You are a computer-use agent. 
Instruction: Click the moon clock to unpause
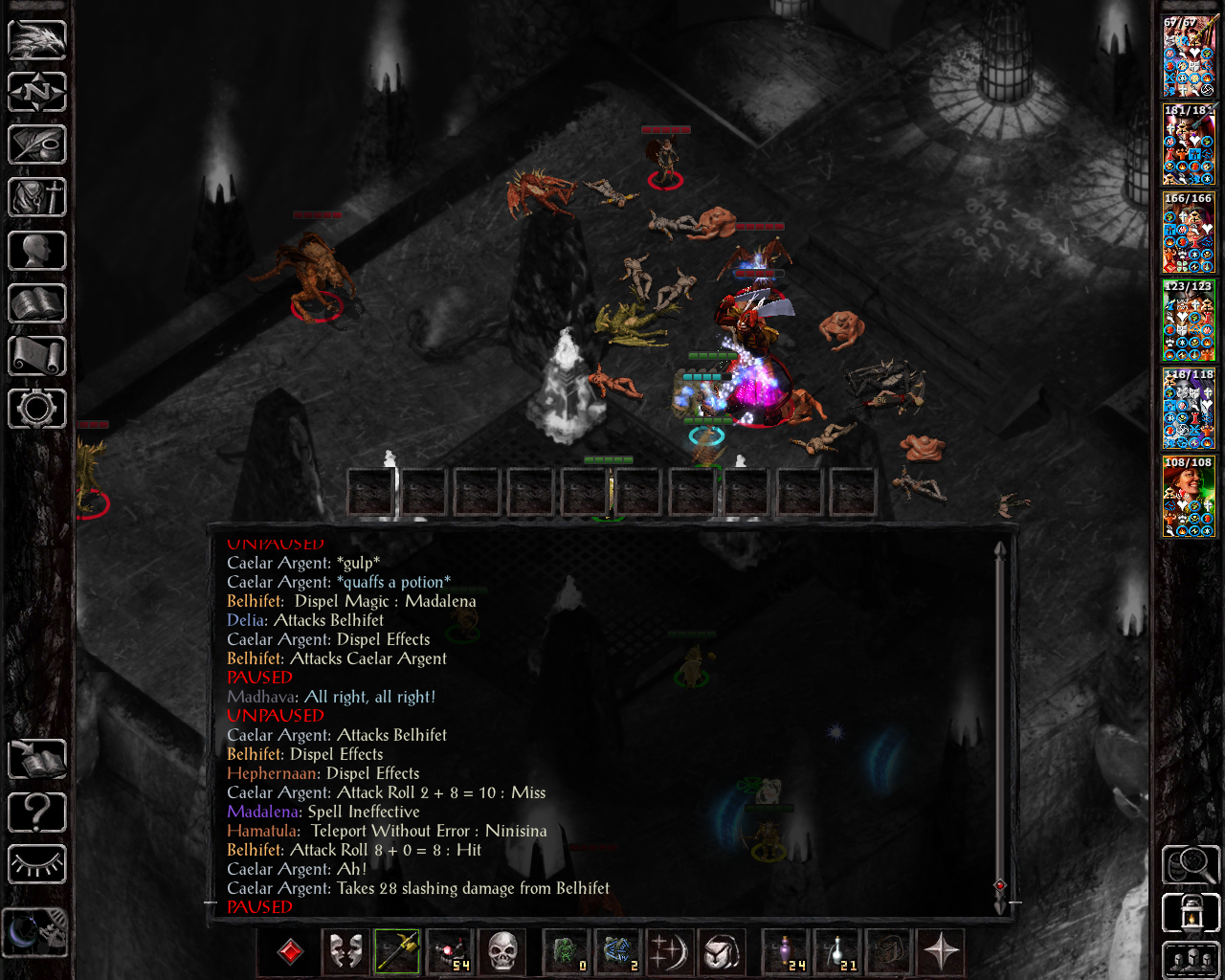[x=37, y=931]
